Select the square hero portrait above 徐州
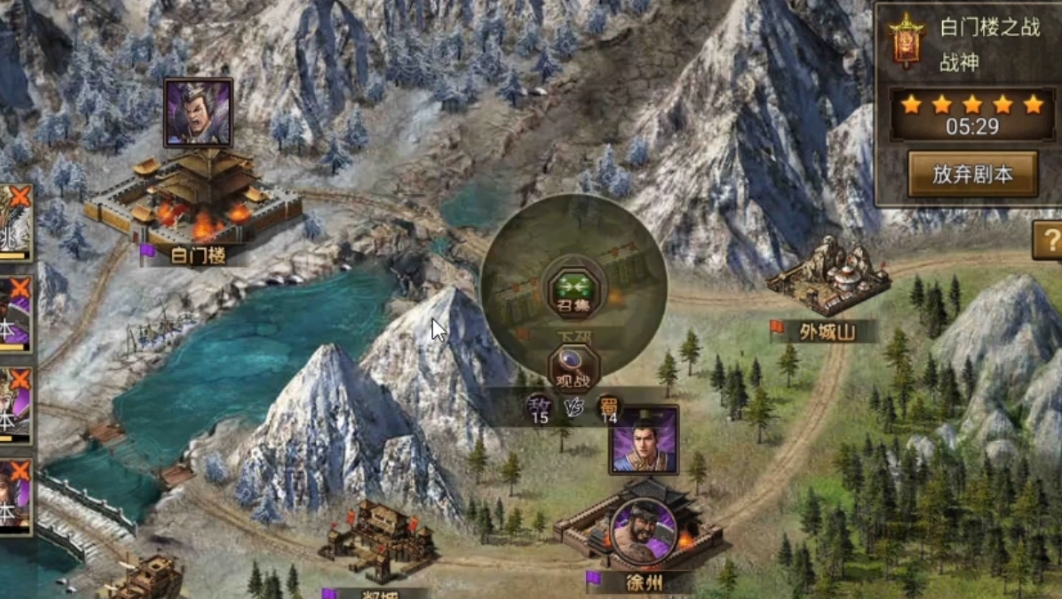The image size is (1062, 599). (x=643, y=440)
